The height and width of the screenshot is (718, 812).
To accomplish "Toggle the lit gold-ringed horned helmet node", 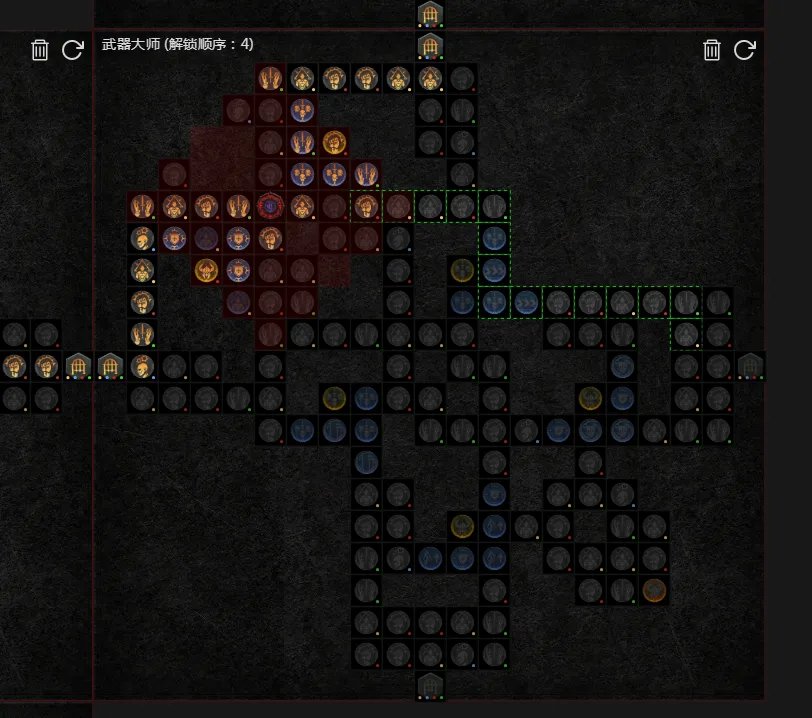I will coord(206,270).
